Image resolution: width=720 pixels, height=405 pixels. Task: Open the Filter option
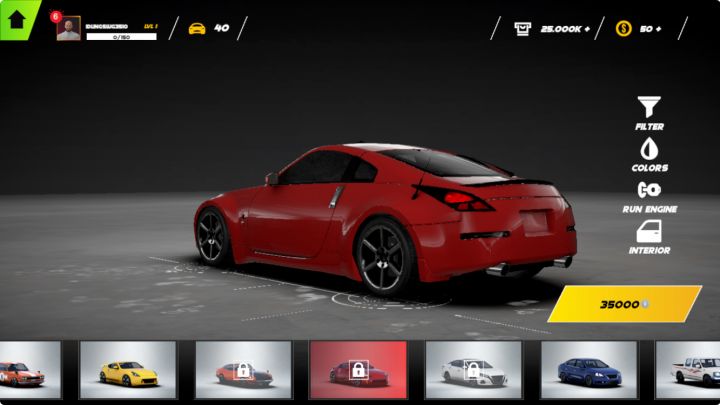649,112
